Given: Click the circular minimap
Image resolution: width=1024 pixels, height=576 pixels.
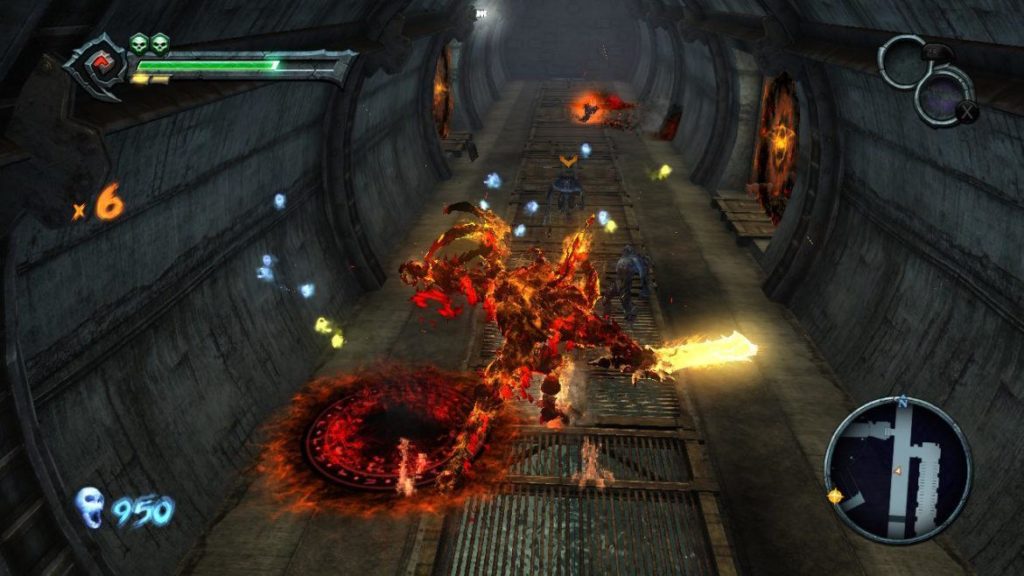Looking at the screenshot, I should [897, 469].
